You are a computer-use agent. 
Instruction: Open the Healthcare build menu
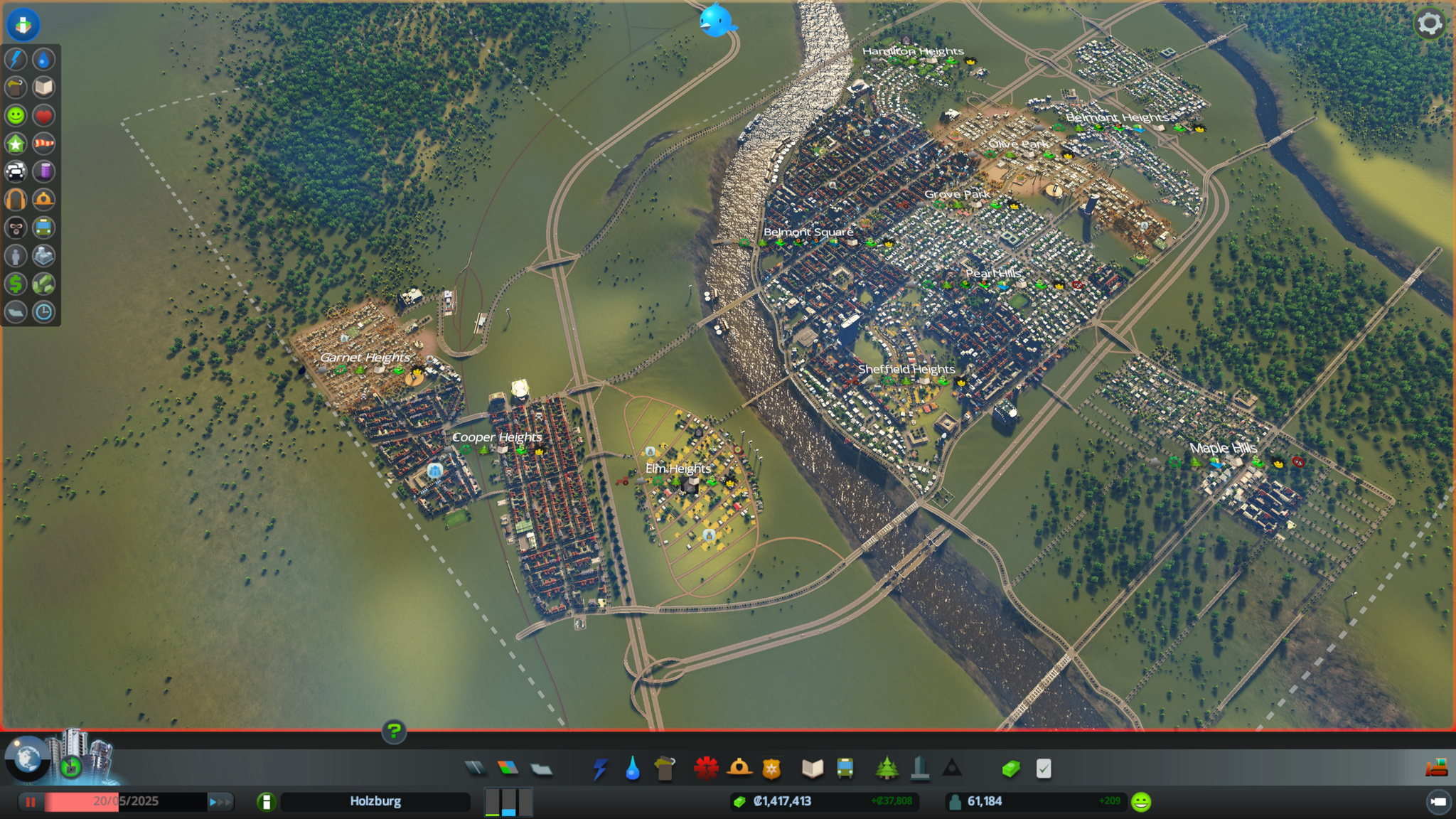pyautogui.click(x=706, y=769)
